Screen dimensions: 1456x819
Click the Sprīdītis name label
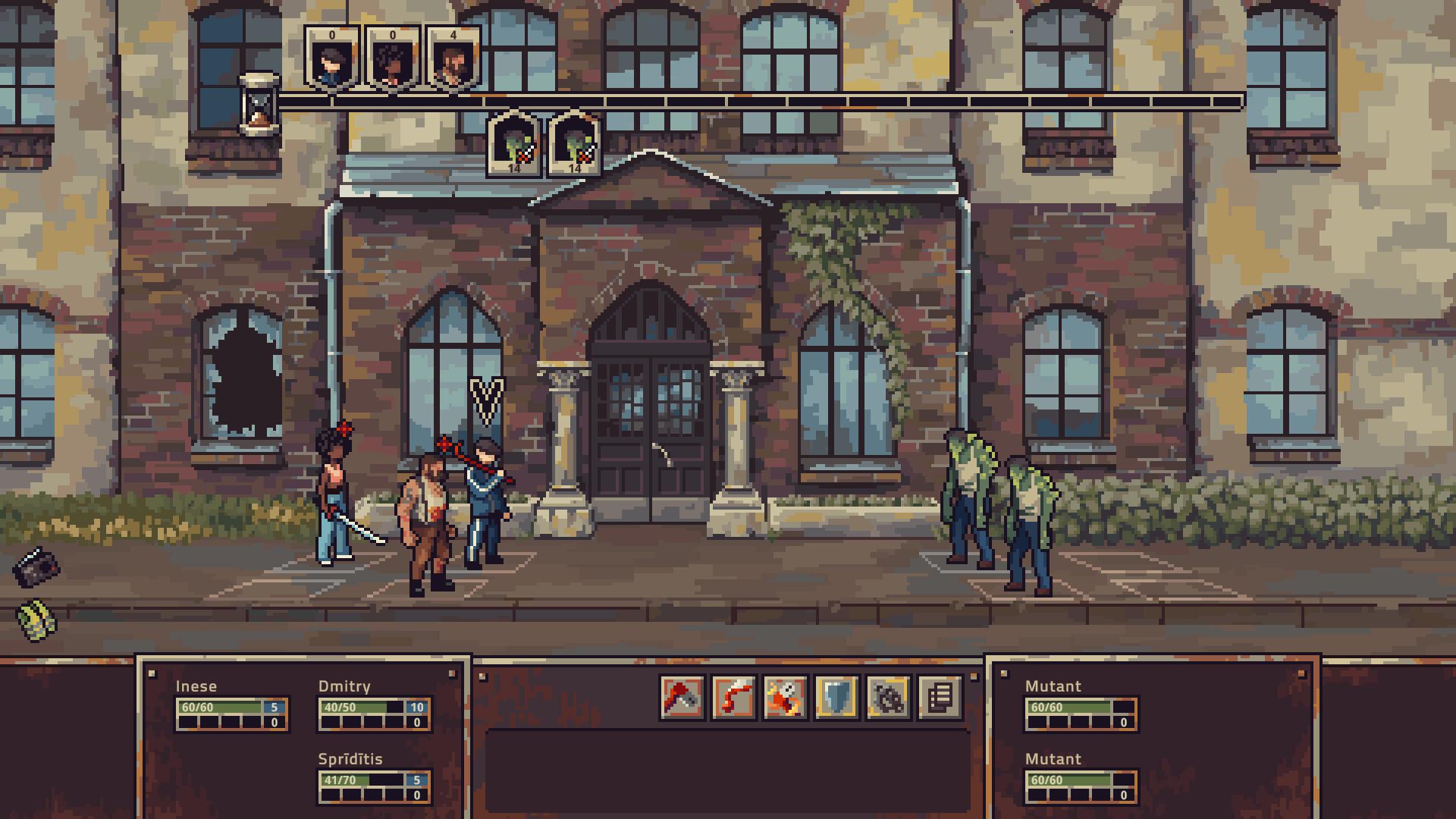click(351, 758)
